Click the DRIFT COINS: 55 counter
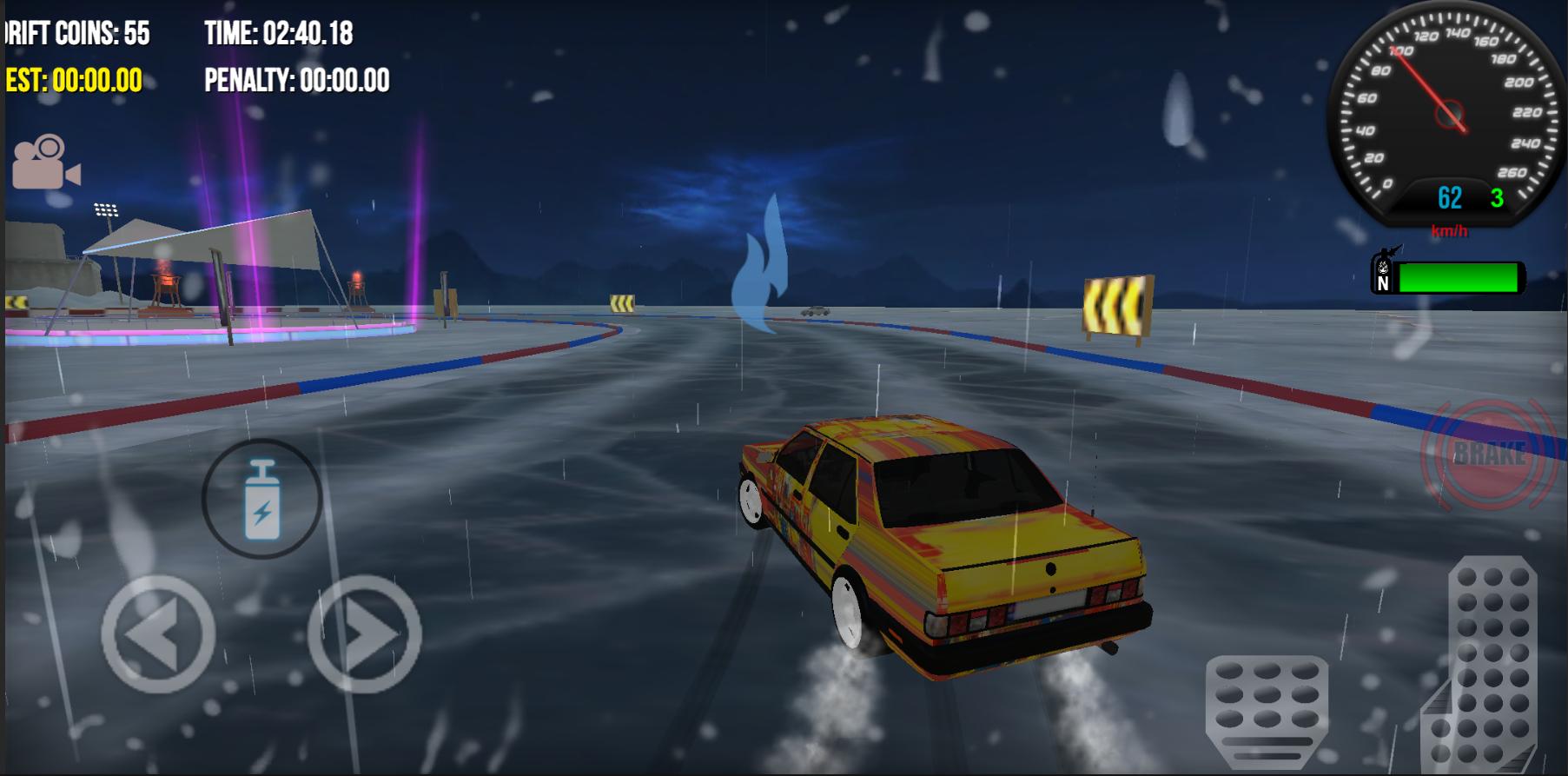This screenshot has height=776, width=1568. (74, 32)
